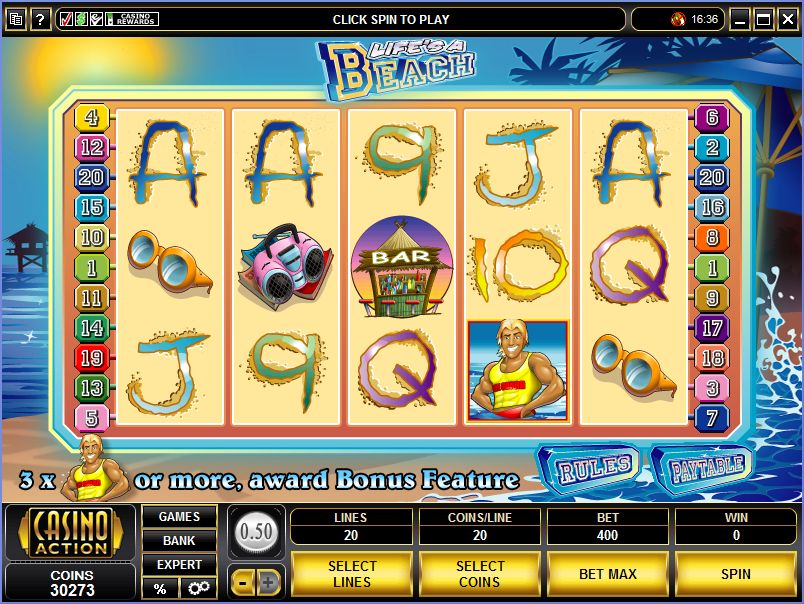
Task: Switch to Expert mode
Action: point(179,565)
